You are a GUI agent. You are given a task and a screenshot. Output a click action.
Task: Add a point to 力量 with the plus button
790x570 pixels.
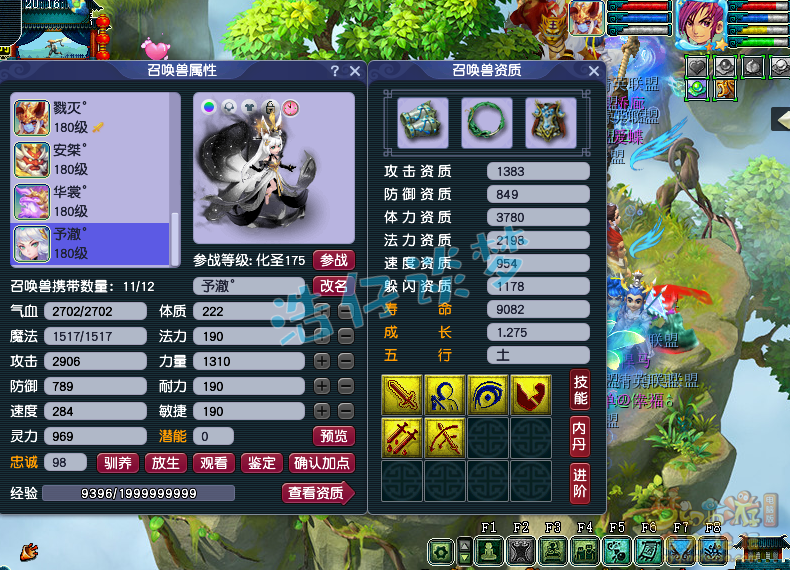click(x=322, y=361)
